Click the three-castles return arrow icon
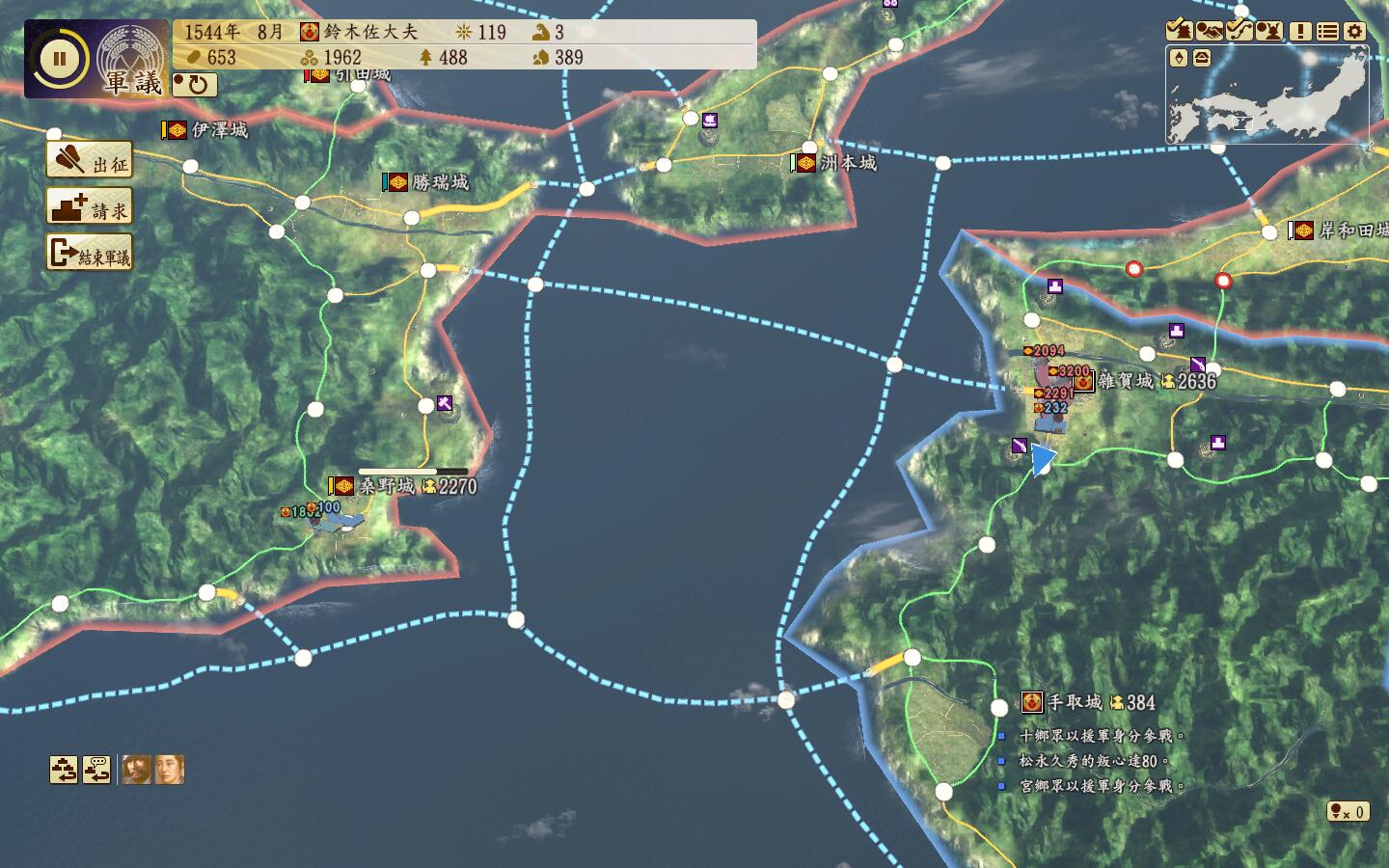The height and width of the screenshot is (868, 1389). click(x=64, y=770)
